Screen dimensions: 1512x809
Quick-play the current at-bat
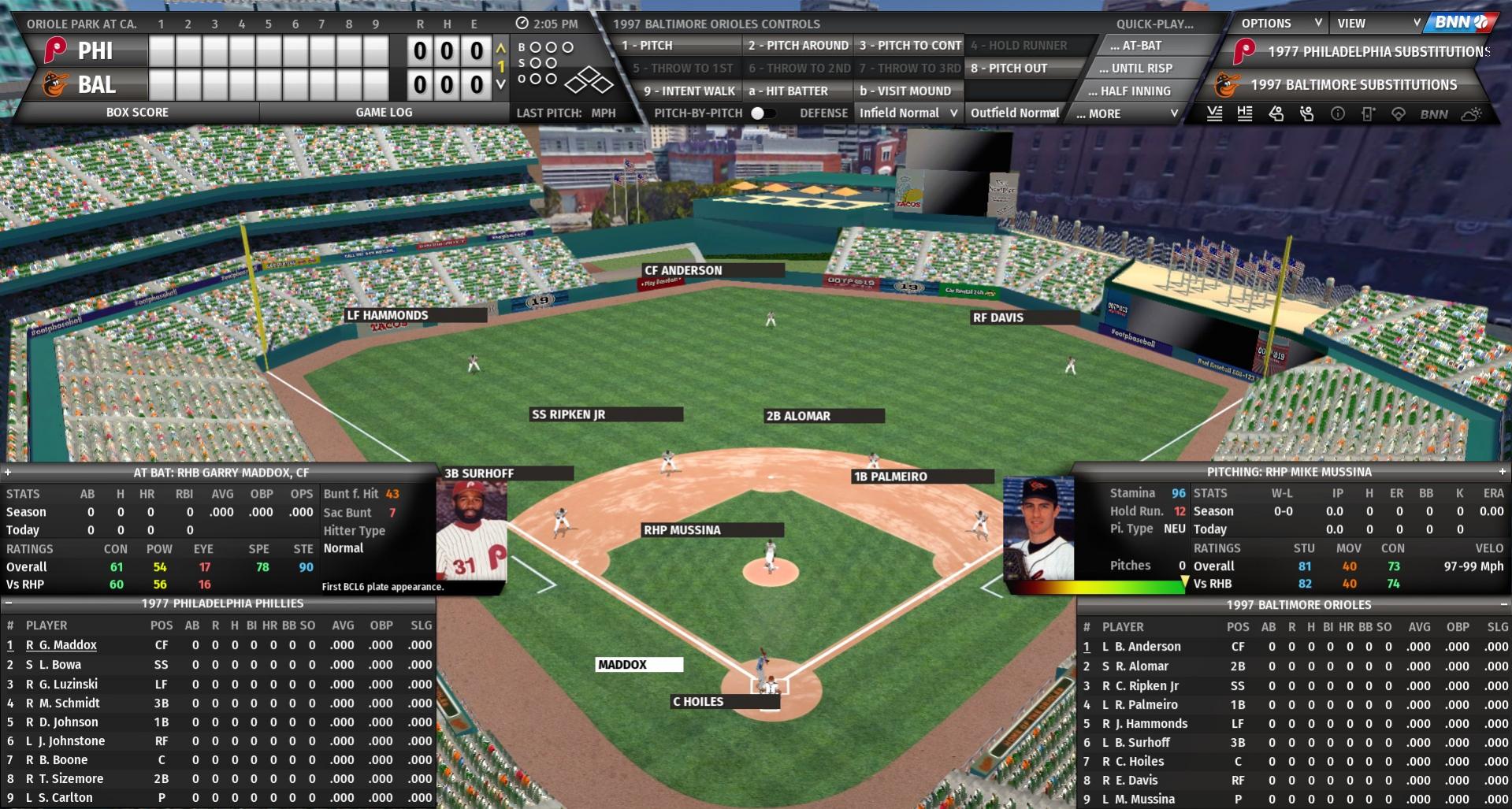click(1135, 46)
